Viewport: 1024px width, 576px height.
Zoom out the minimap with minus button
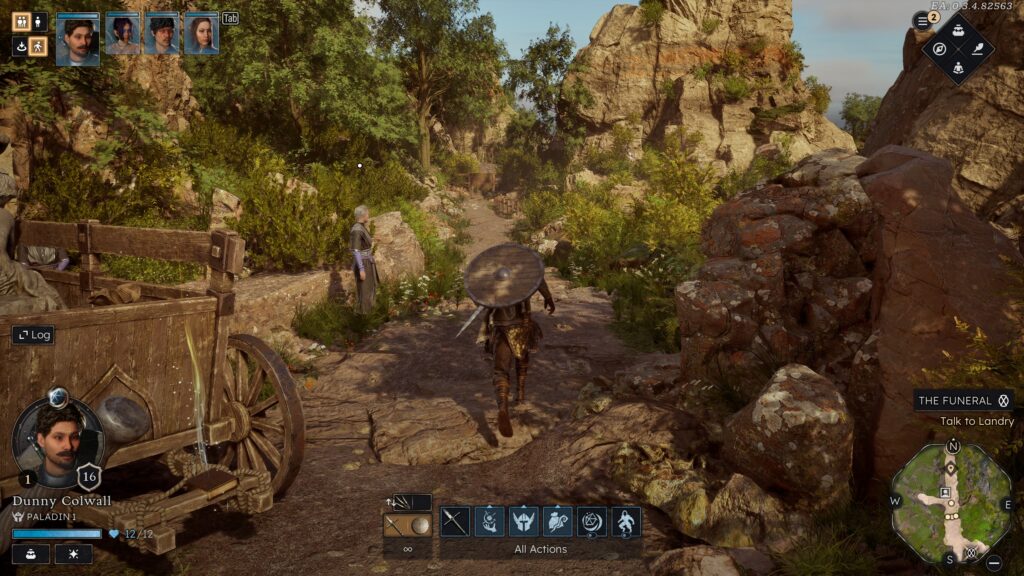pyautogui.click(x=994, y=562)
